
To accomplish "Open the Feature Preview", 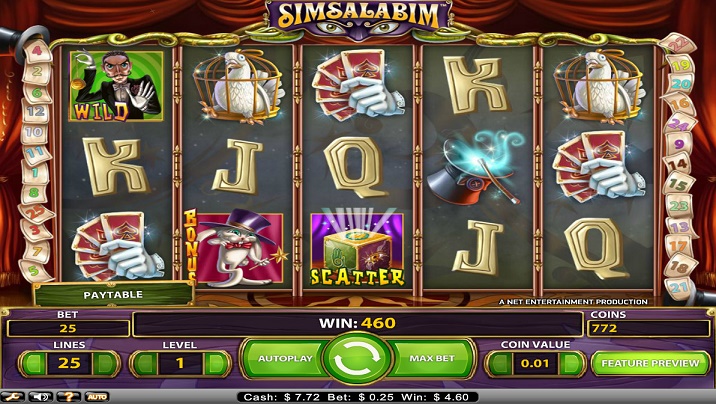I will tap(651, 362).
